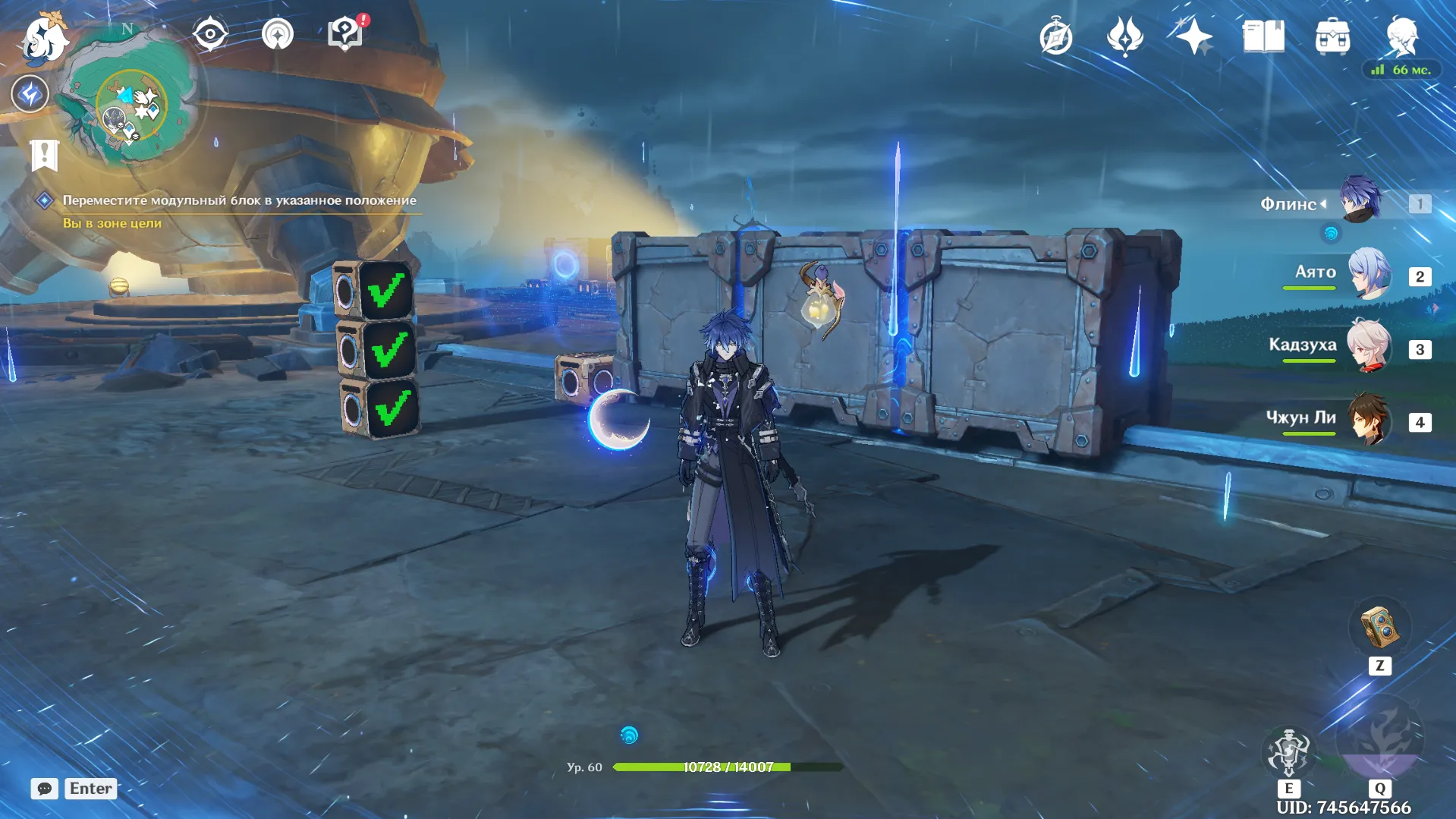
Task: Use the camera gadget icon
Action: (x=1379, y=628)
